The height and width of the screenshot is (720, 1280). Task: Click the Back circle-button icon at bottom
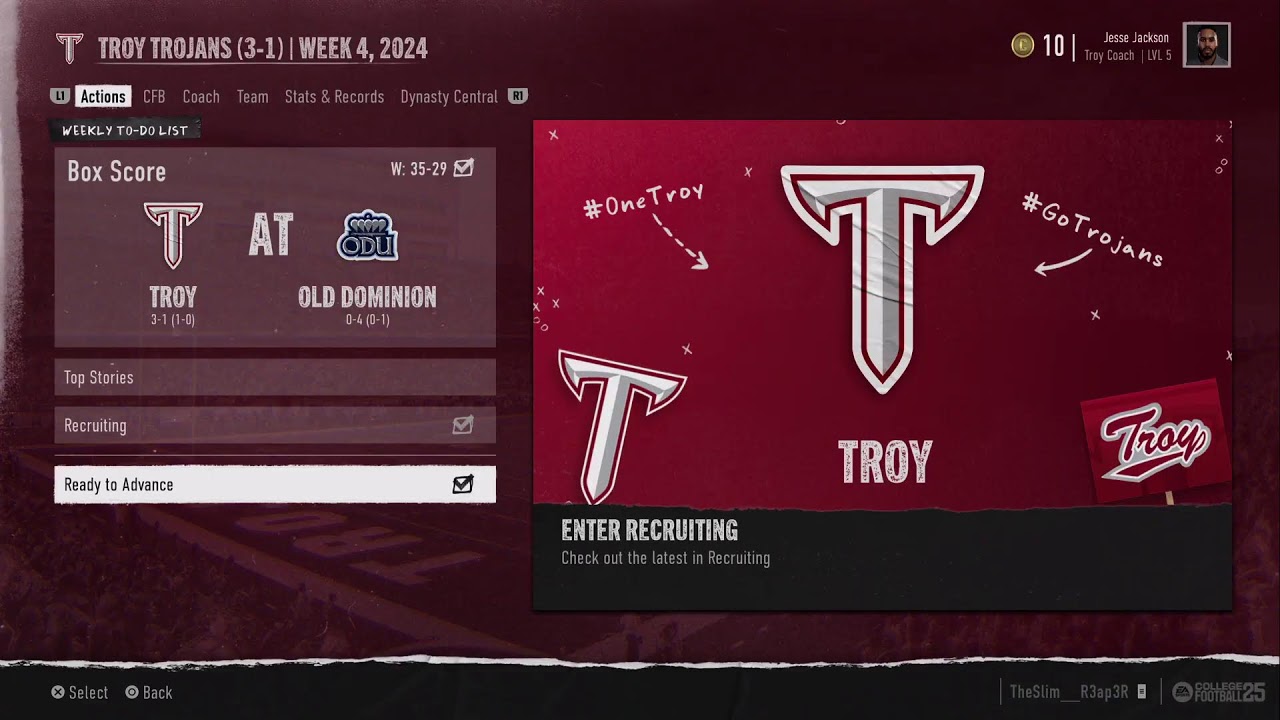coord(131,692)
